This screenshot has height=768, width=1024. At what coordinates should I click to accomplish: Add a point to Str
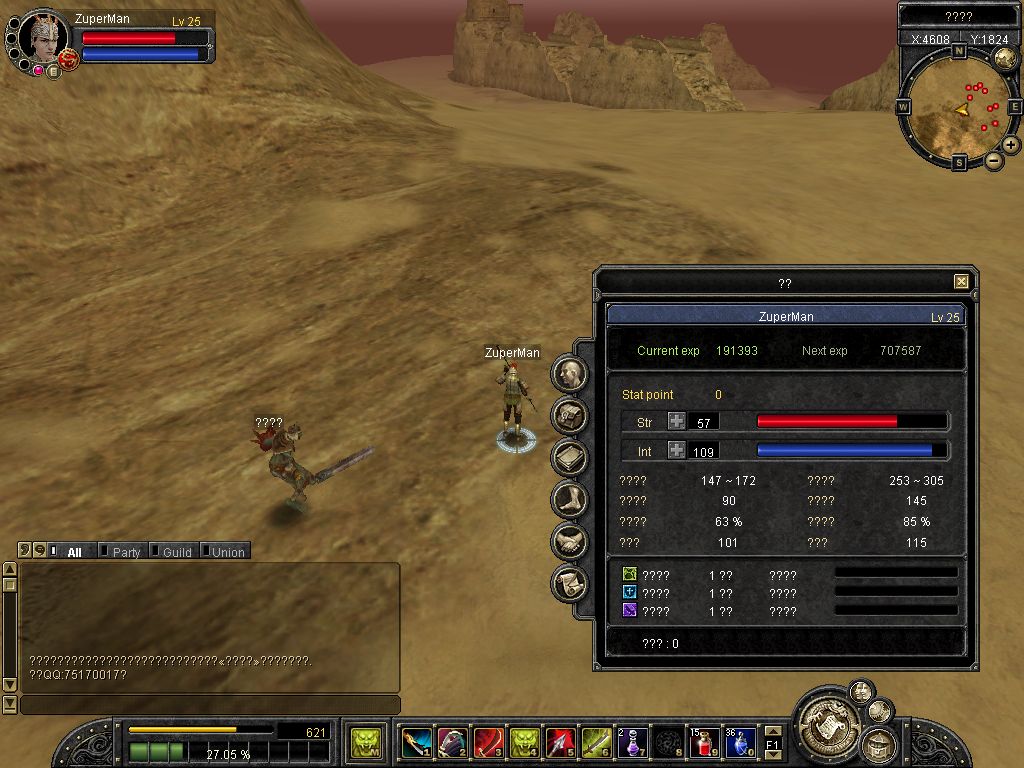click(677, 422)
